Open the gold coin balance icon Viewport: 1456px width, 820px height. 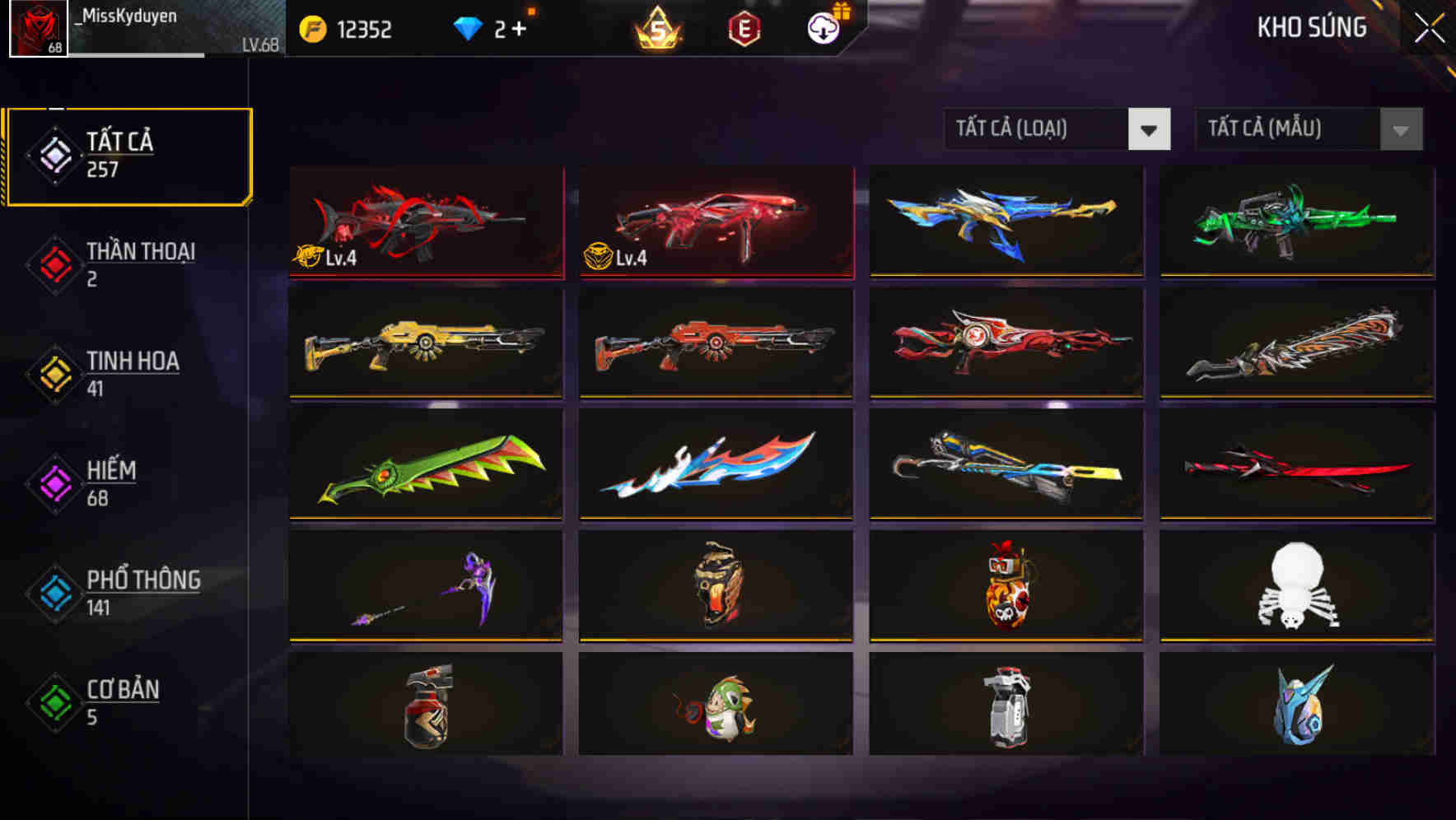[313, 28]
